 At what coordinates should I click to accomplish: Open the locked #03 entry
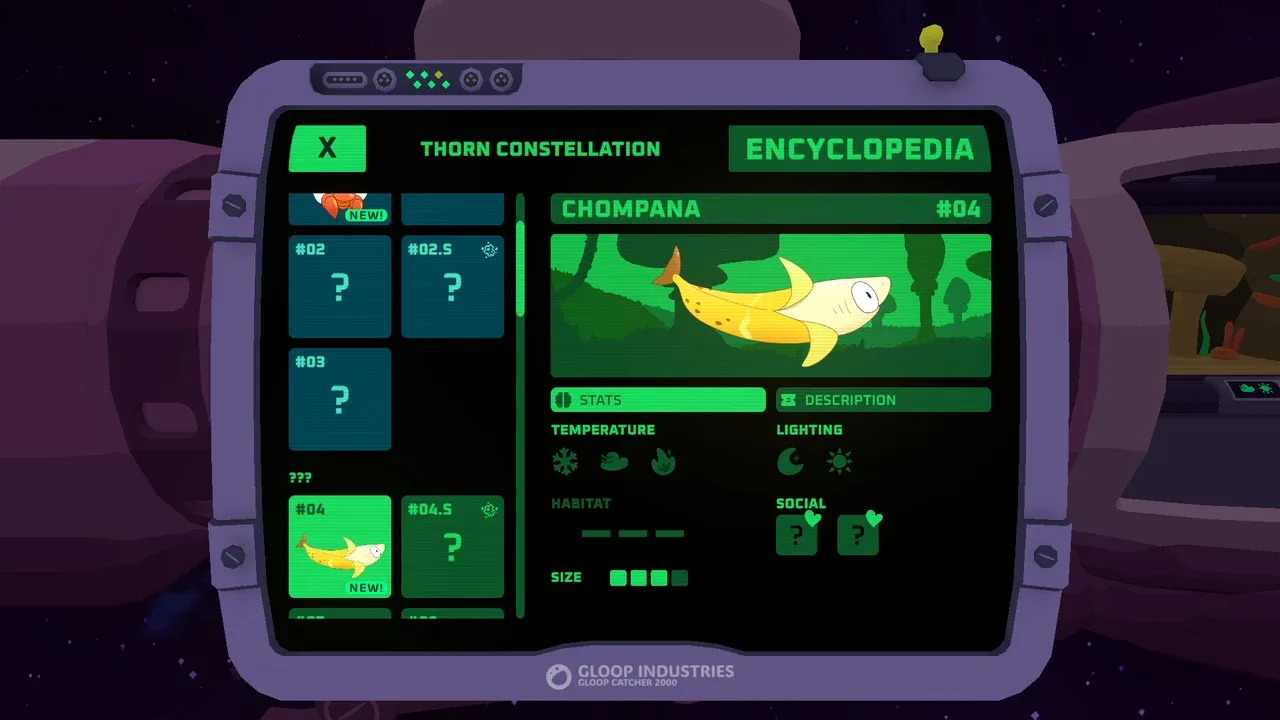coord(340,399)
